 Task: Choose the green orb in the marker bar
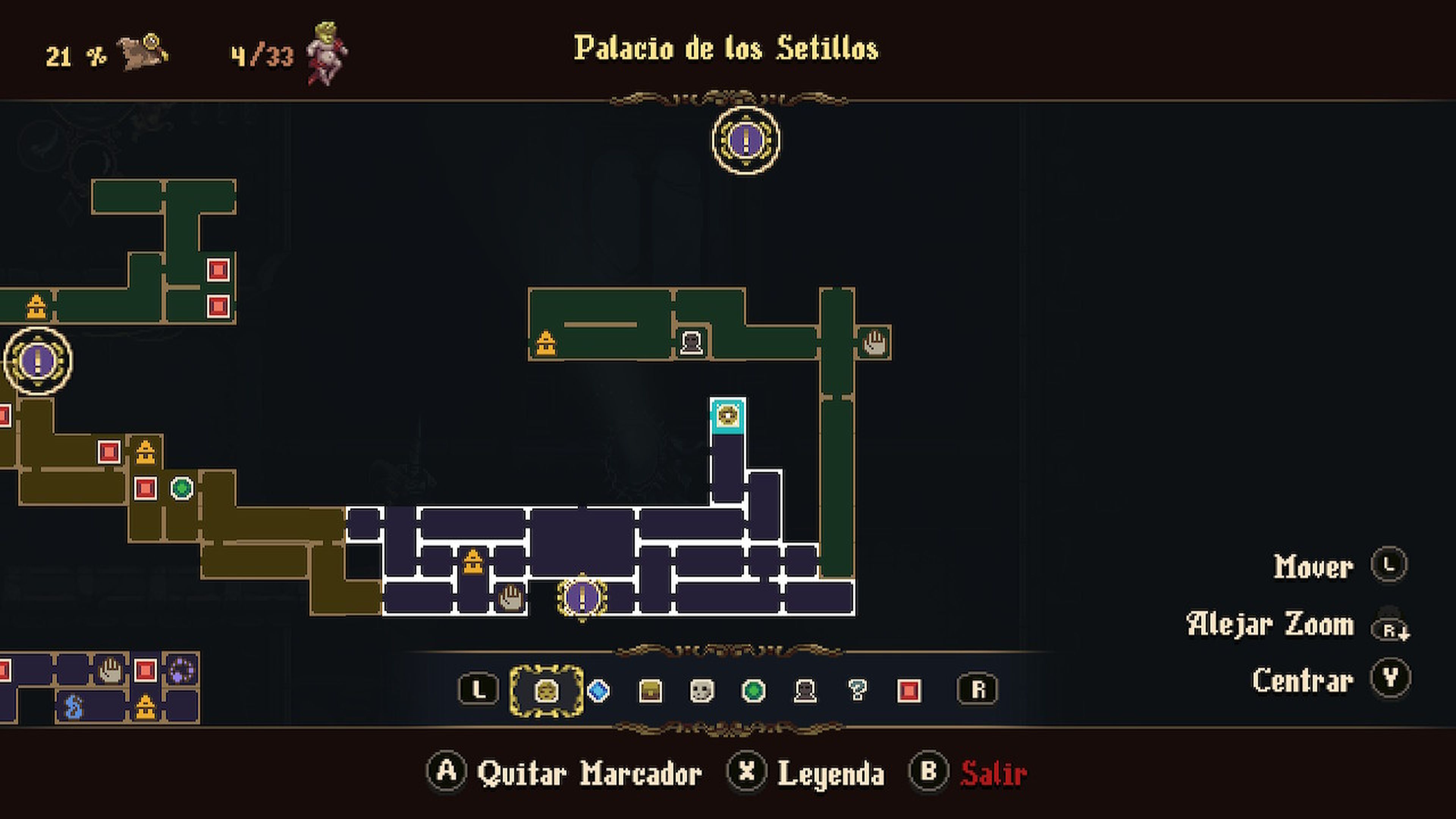pyautogui.click(x=753, y=691)
